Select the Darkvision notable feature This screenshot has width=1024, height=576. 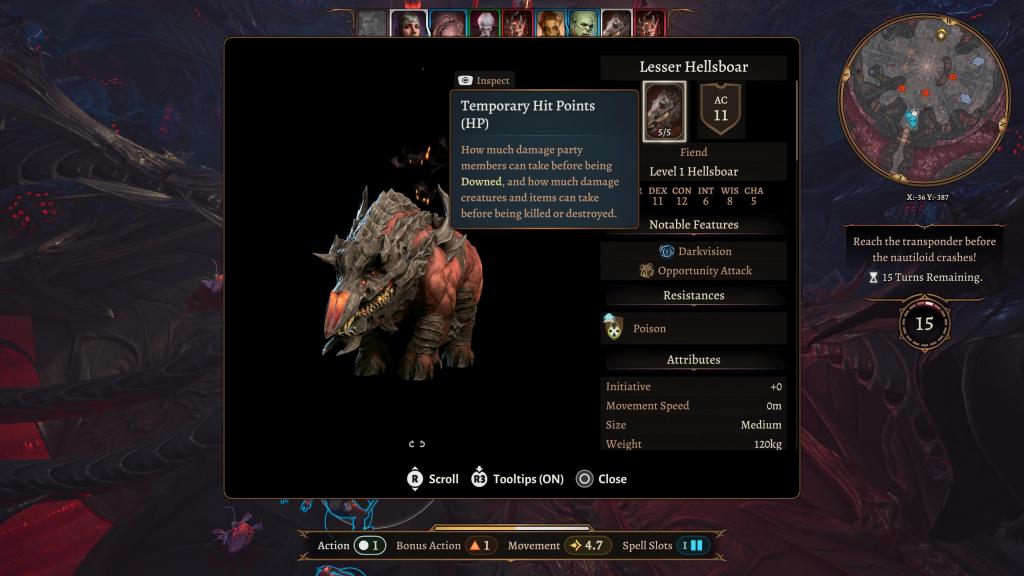pos(695,251)
